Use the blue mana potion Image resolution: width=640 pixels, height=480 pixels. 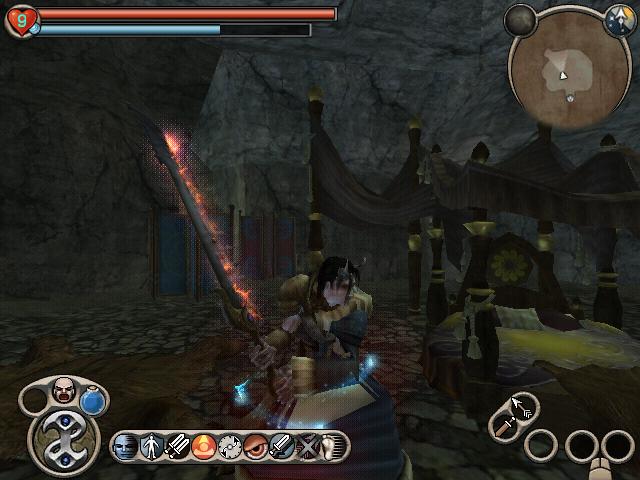tap(94, 401)
